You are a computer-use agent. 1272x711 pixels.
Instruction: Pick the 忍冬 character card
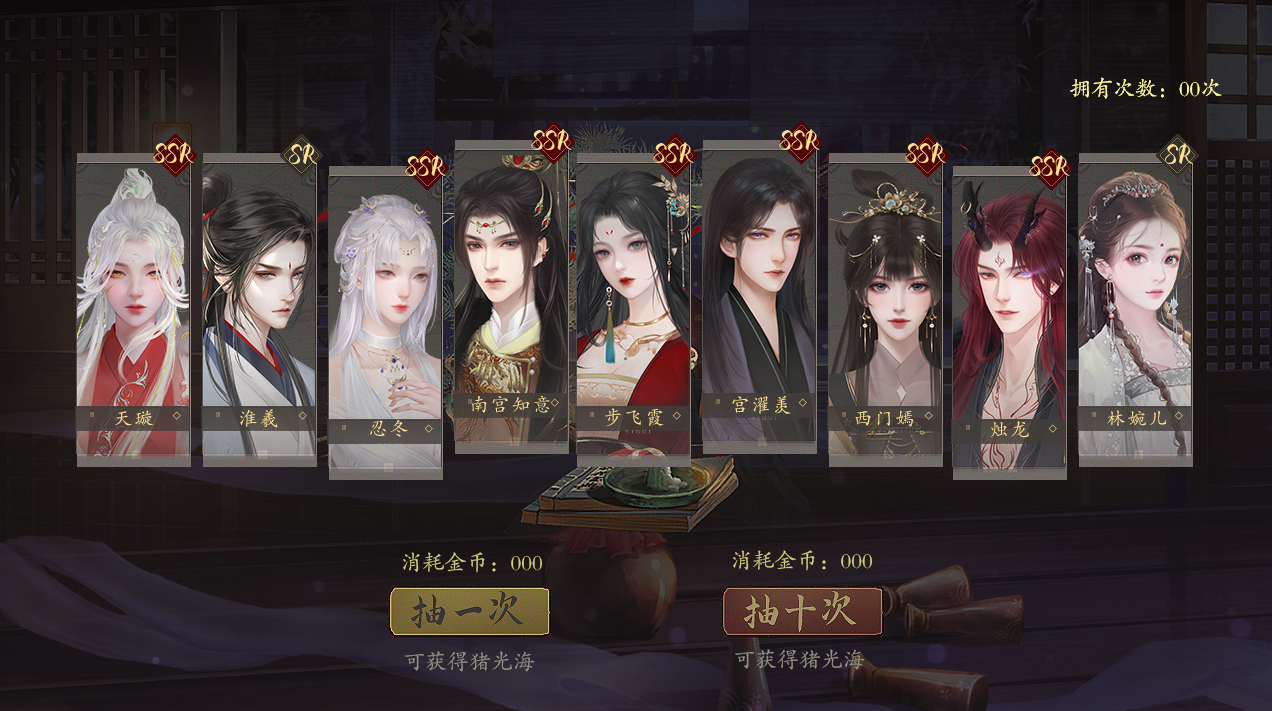coord(385,322)
